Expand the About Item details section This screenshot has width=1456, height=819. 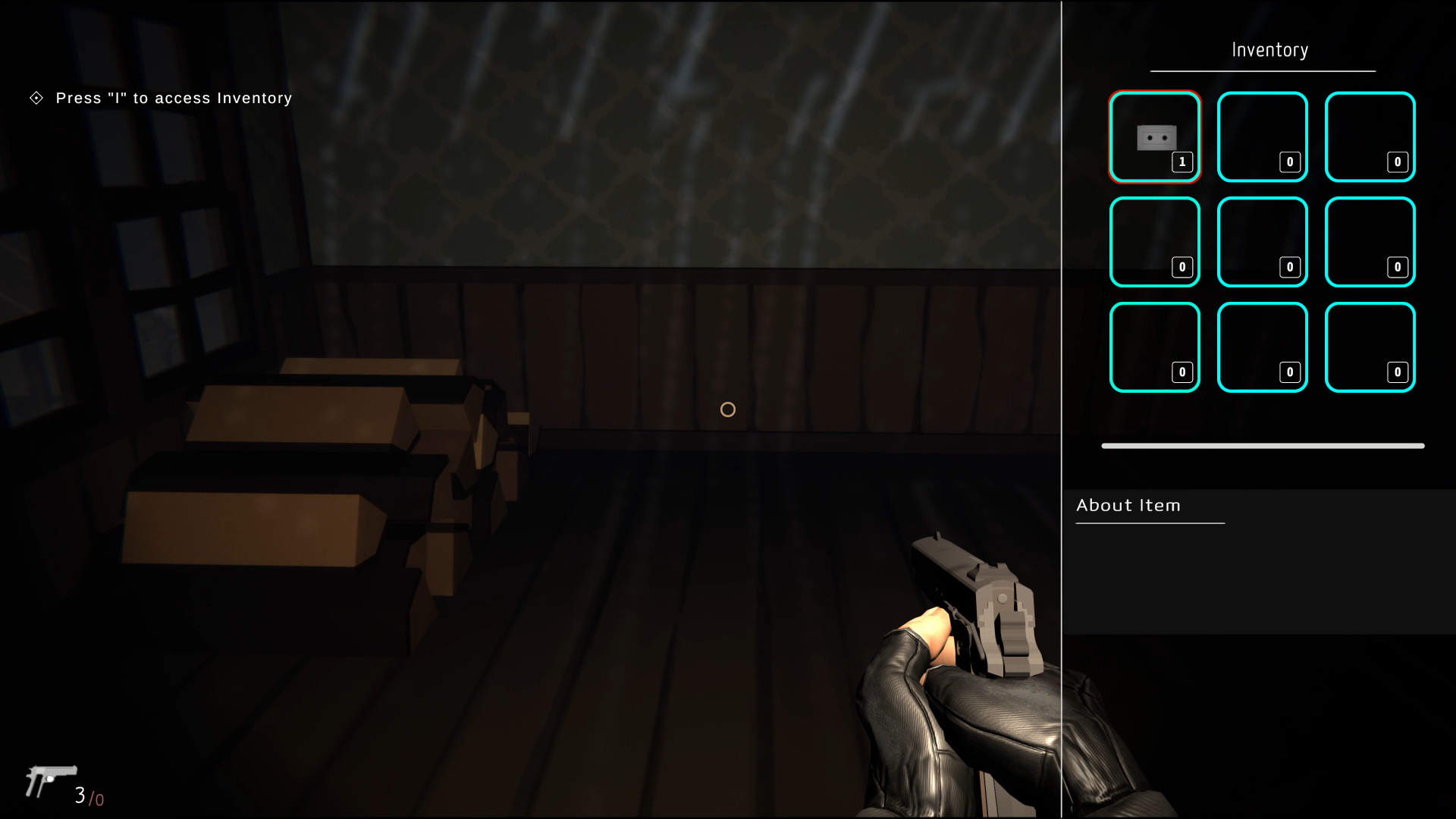(x=1128, y=505)
